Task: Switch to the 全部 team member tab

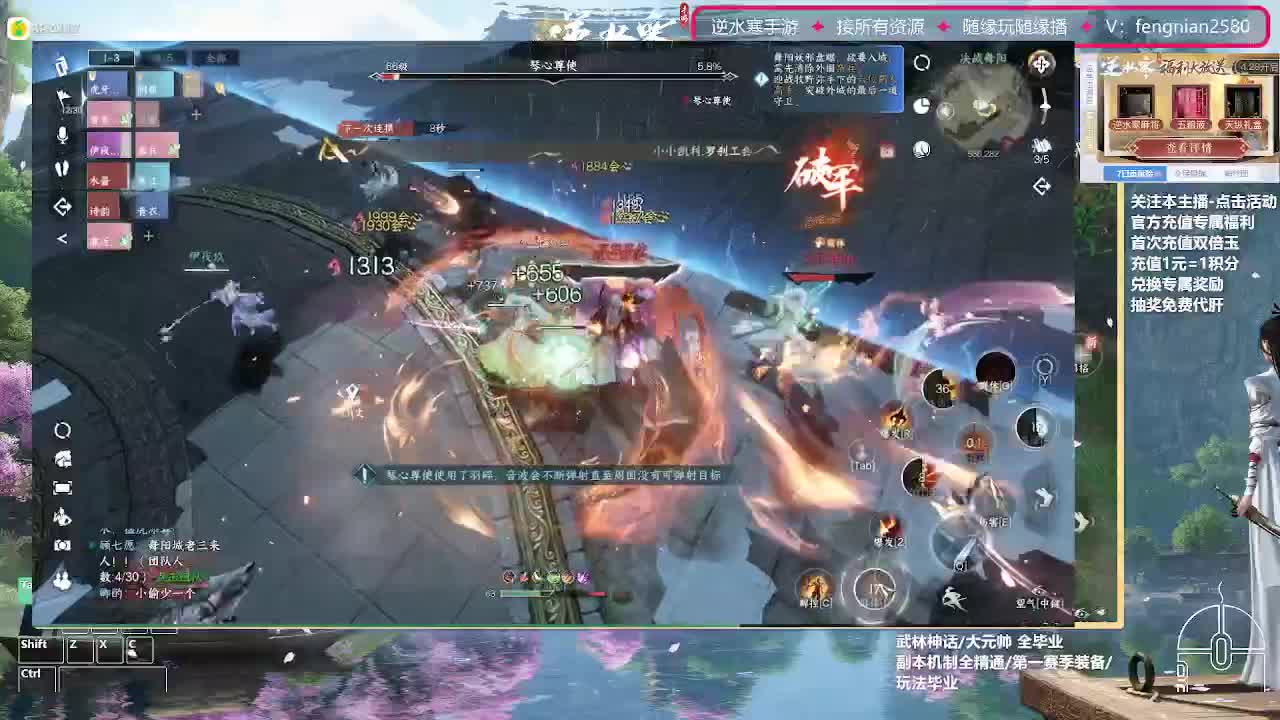Action: pos(214,57)
